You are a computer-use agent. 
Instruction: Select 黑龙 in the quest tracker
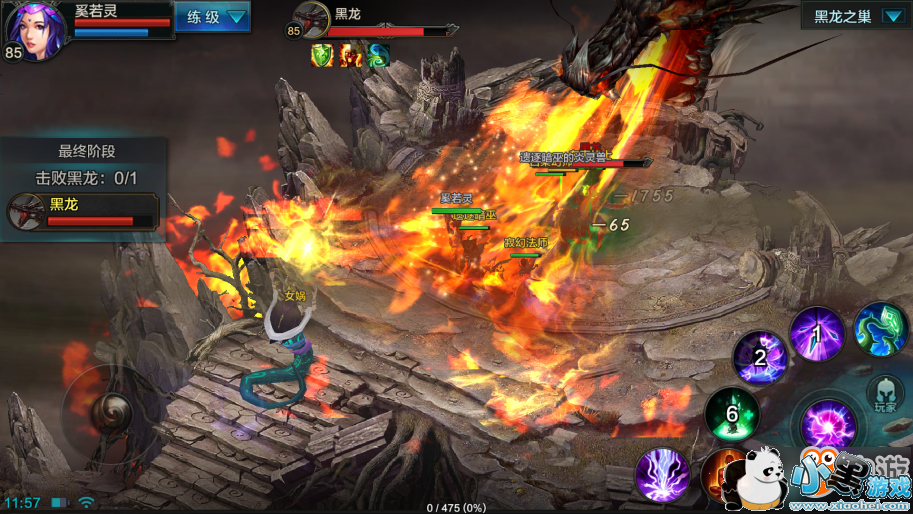pos(83,211)
